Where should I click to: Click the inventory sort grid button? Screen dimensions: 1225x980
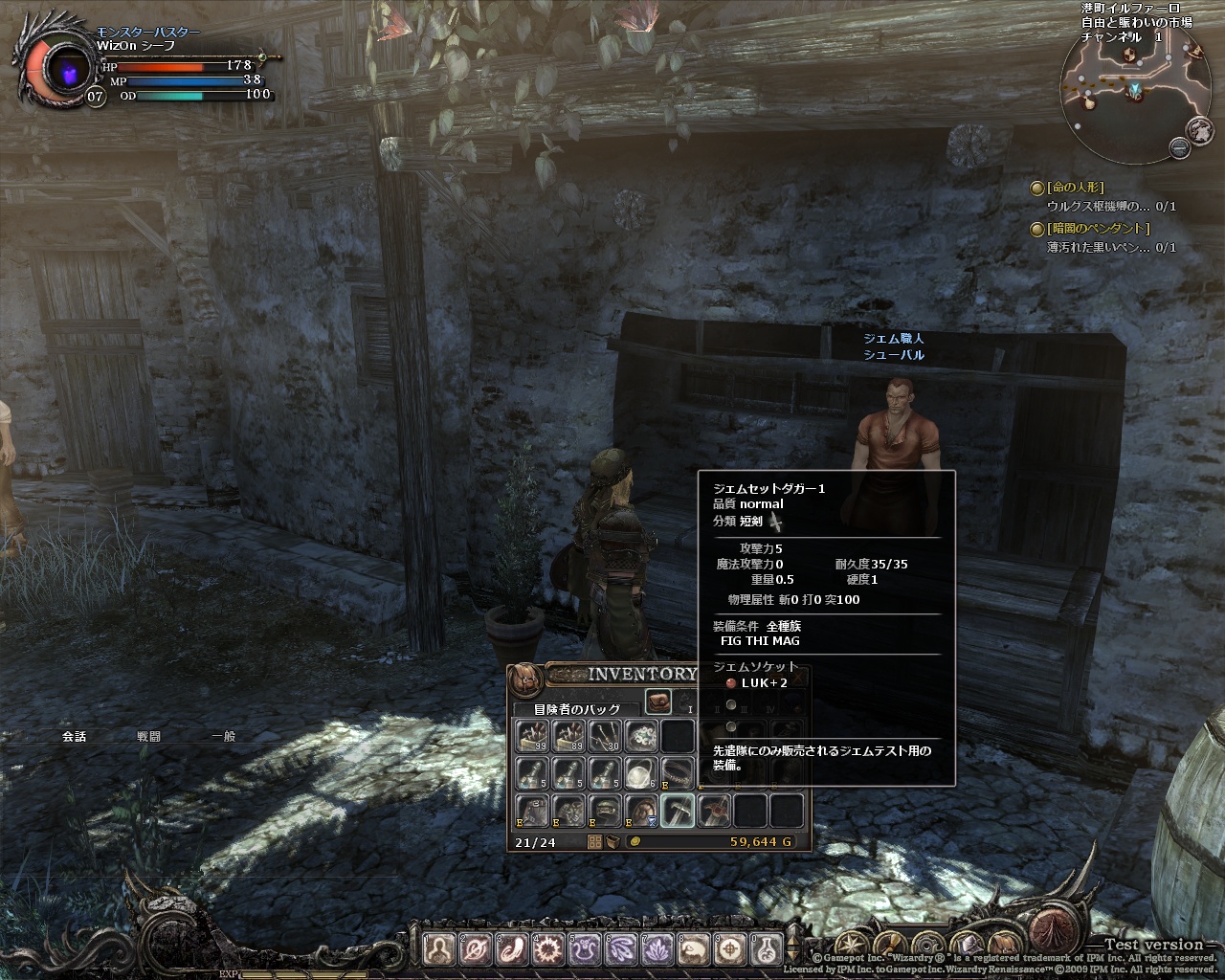pos(593,842)
